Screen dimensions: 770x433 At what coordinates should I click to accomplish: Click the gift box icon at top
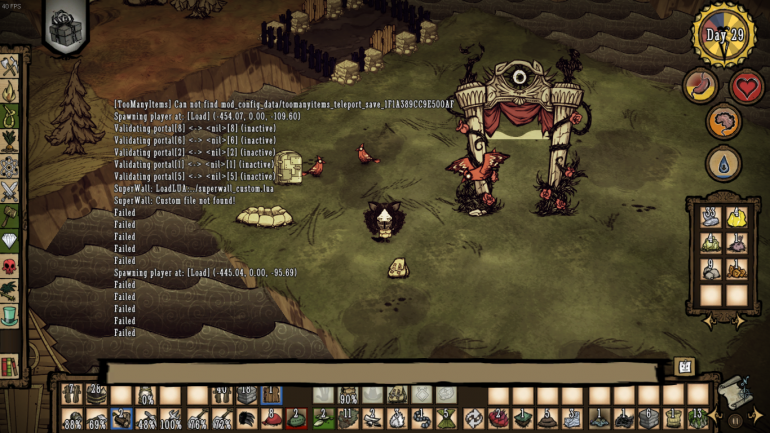point(66,25)
